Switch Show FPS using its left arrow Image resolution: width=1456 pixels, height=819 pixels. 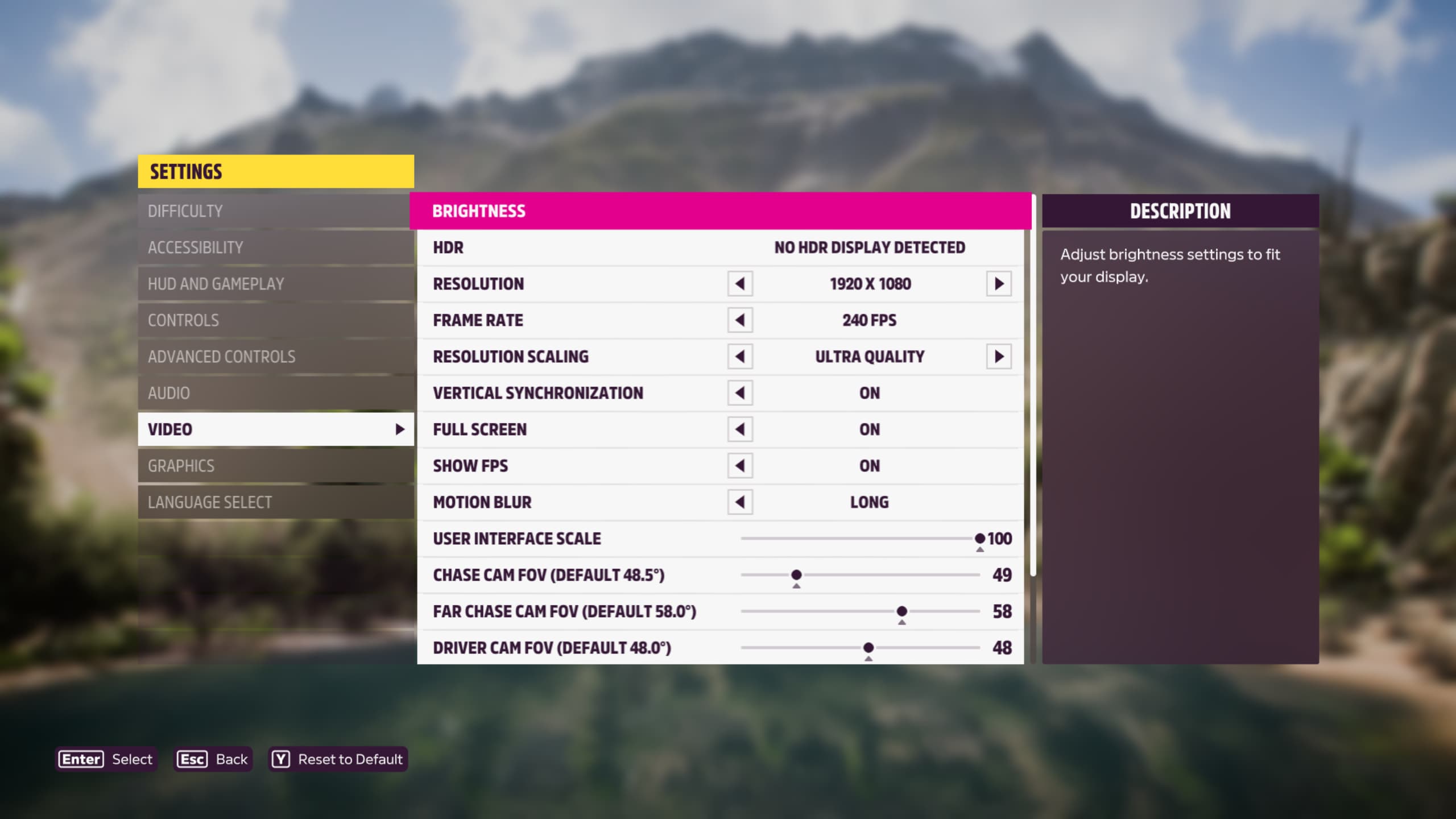click(740, 466)
